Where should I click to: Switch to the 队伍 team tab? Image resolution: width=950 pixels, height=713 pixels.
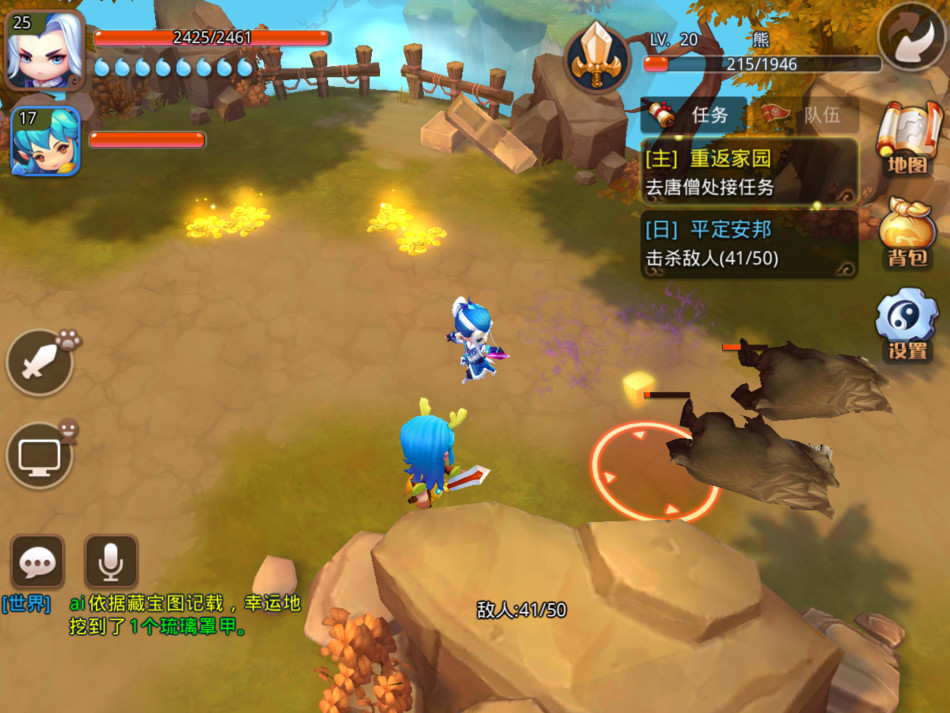[806, 115]
